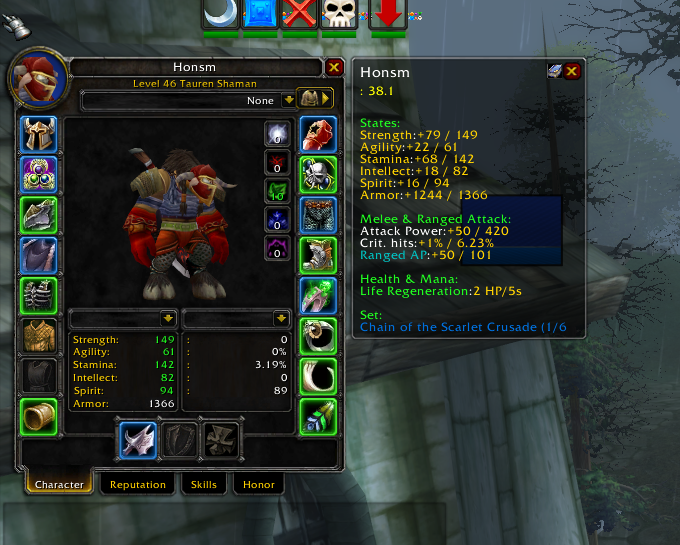Close the Honsm stats summary panel
The height and width of the screenshot is (545, 680).
(x=572, y=71)
